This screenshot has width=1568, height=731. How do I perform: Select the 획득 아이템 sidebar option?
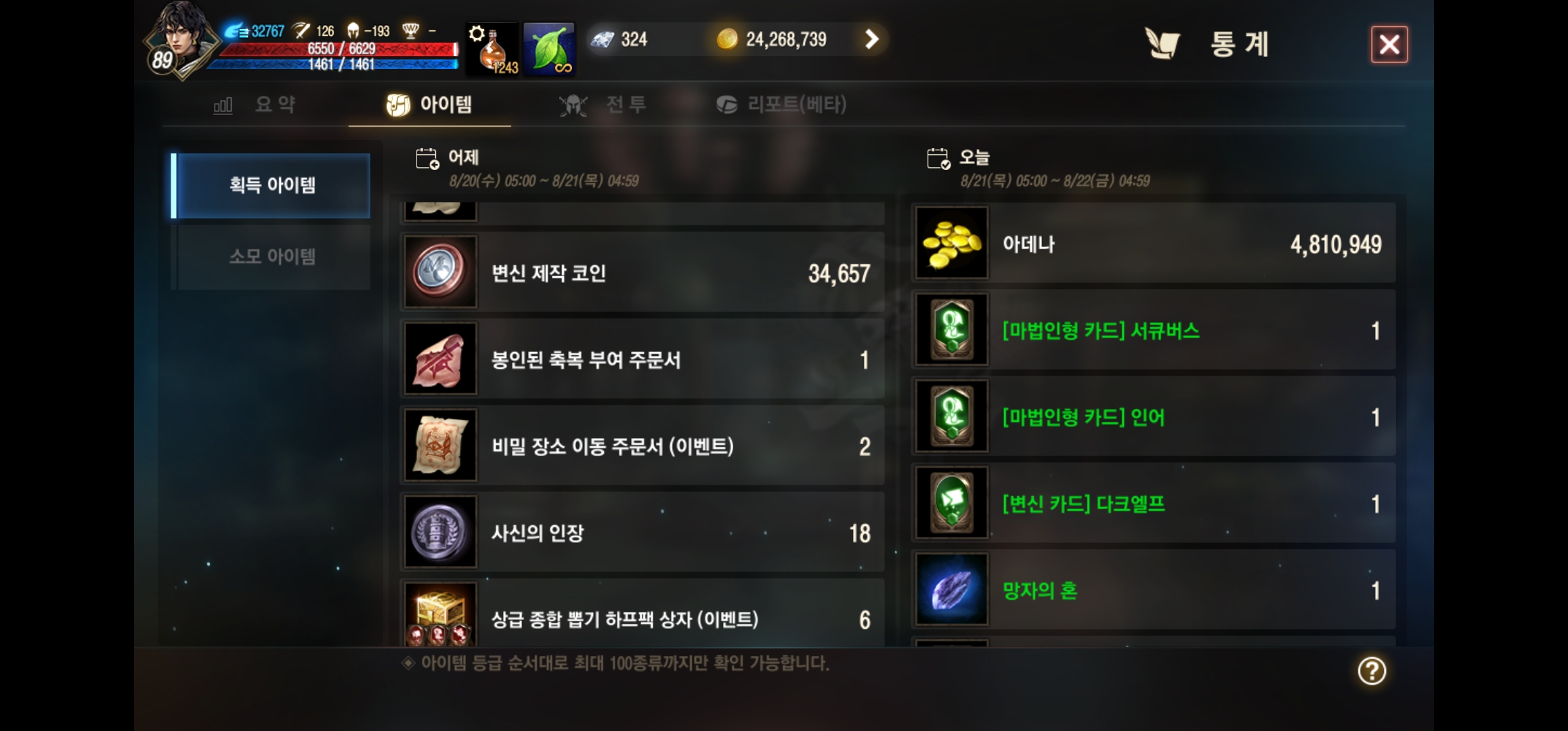tap(270, 184)
